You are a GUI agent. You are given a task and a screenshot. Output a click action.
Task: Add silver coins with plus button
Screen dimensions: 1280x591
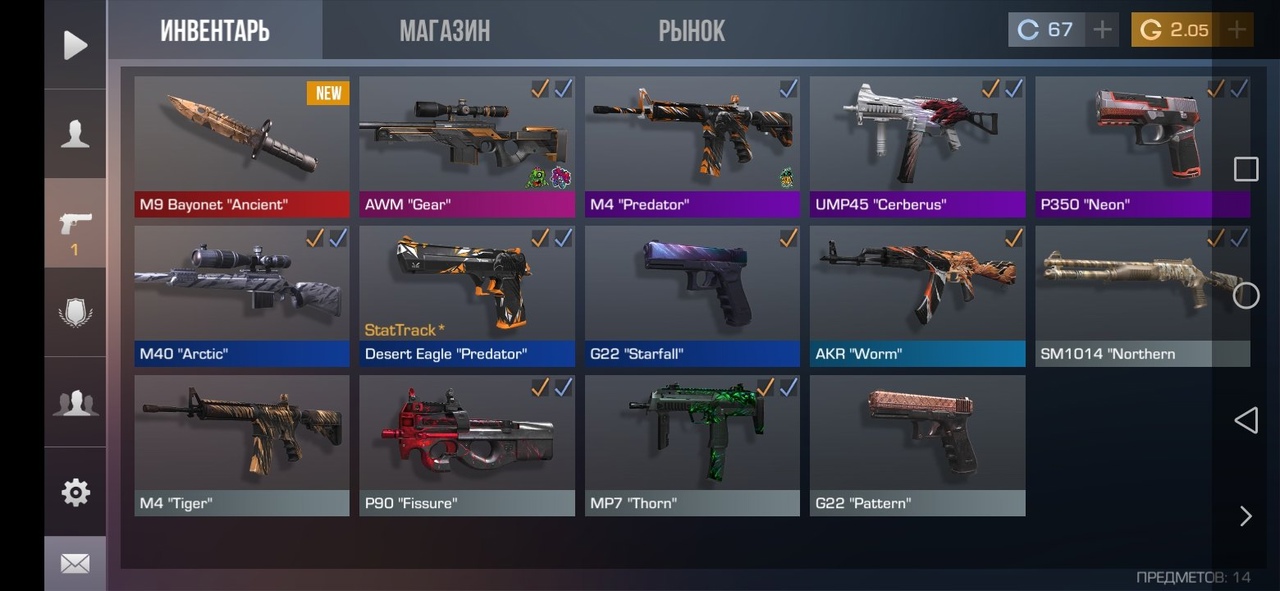click(1102, 30)
